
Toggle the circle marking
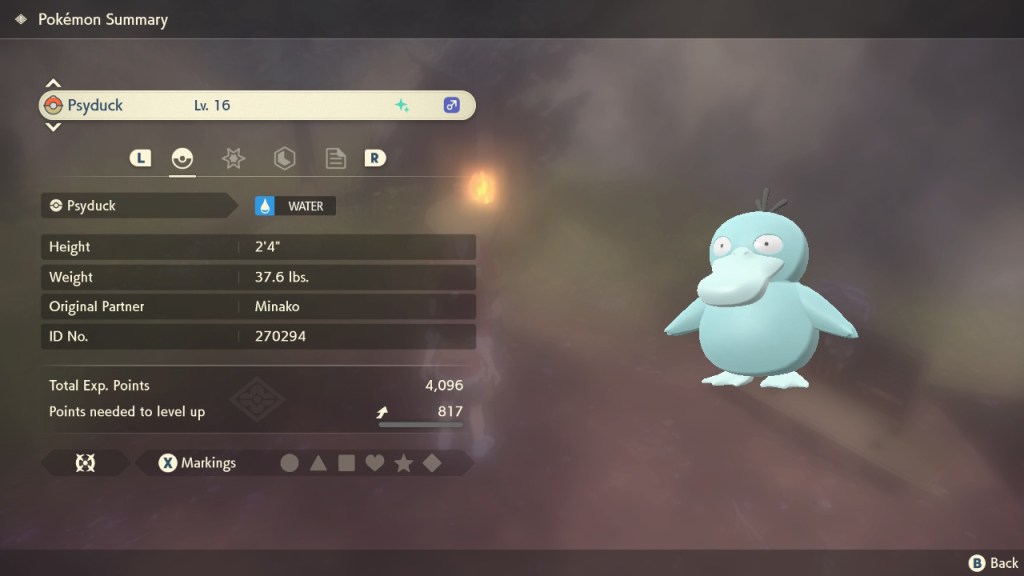[290, 463]
